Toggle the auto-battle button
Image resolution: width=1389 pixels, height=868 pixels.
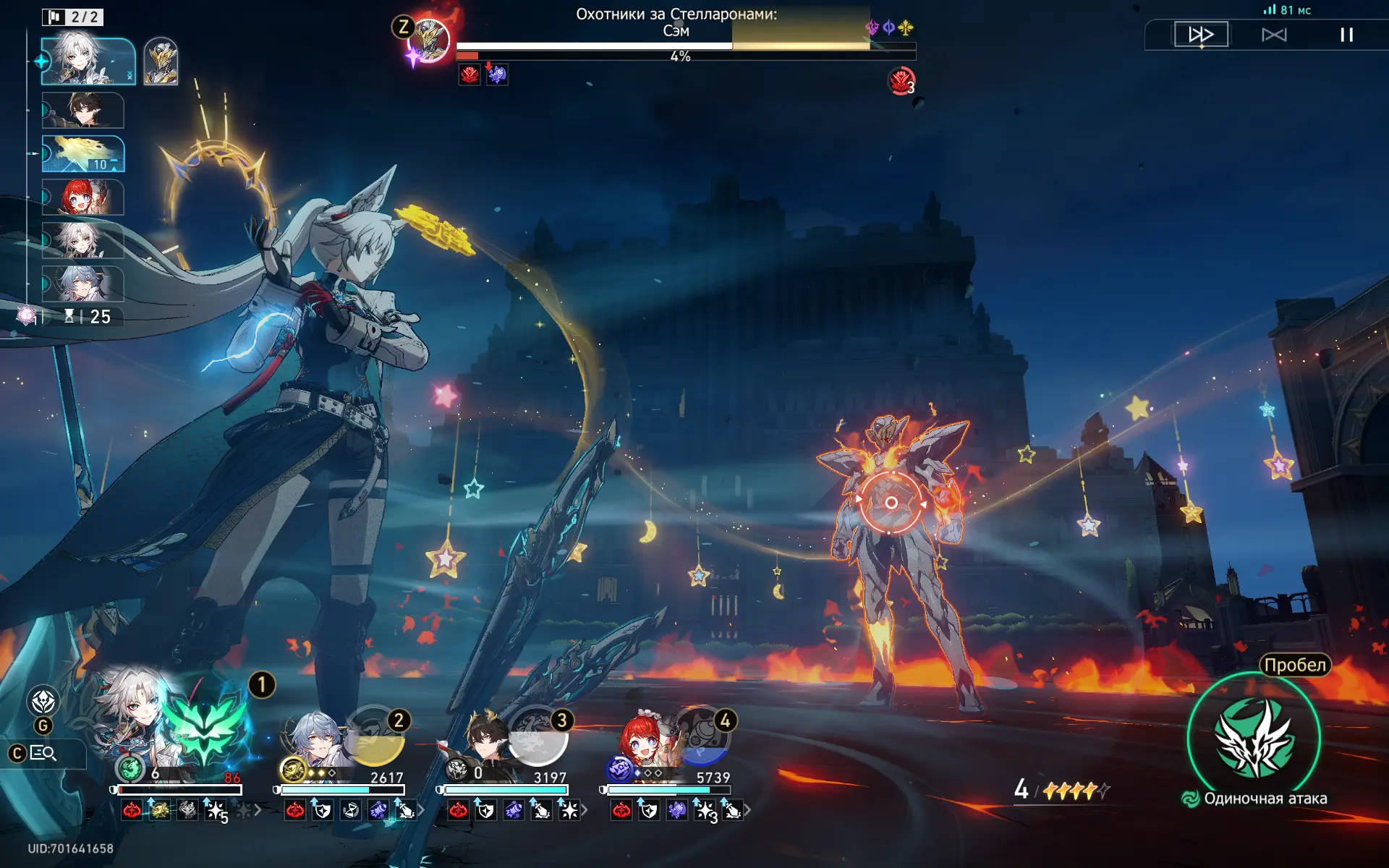[x=1274, y=35]
